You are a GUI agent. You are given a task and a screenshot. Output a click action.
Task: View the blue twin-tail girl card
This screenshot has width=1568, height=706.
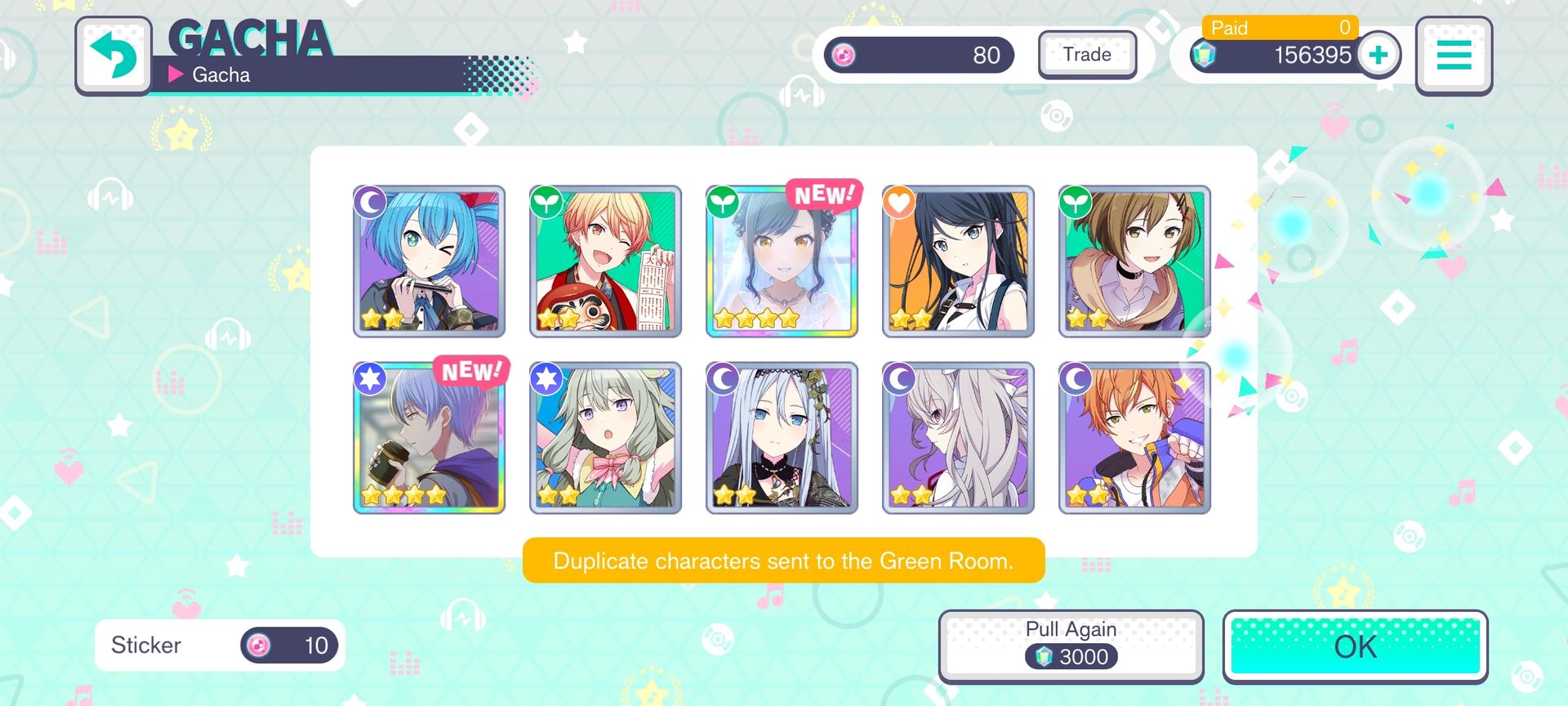click(x=429, y=261)
